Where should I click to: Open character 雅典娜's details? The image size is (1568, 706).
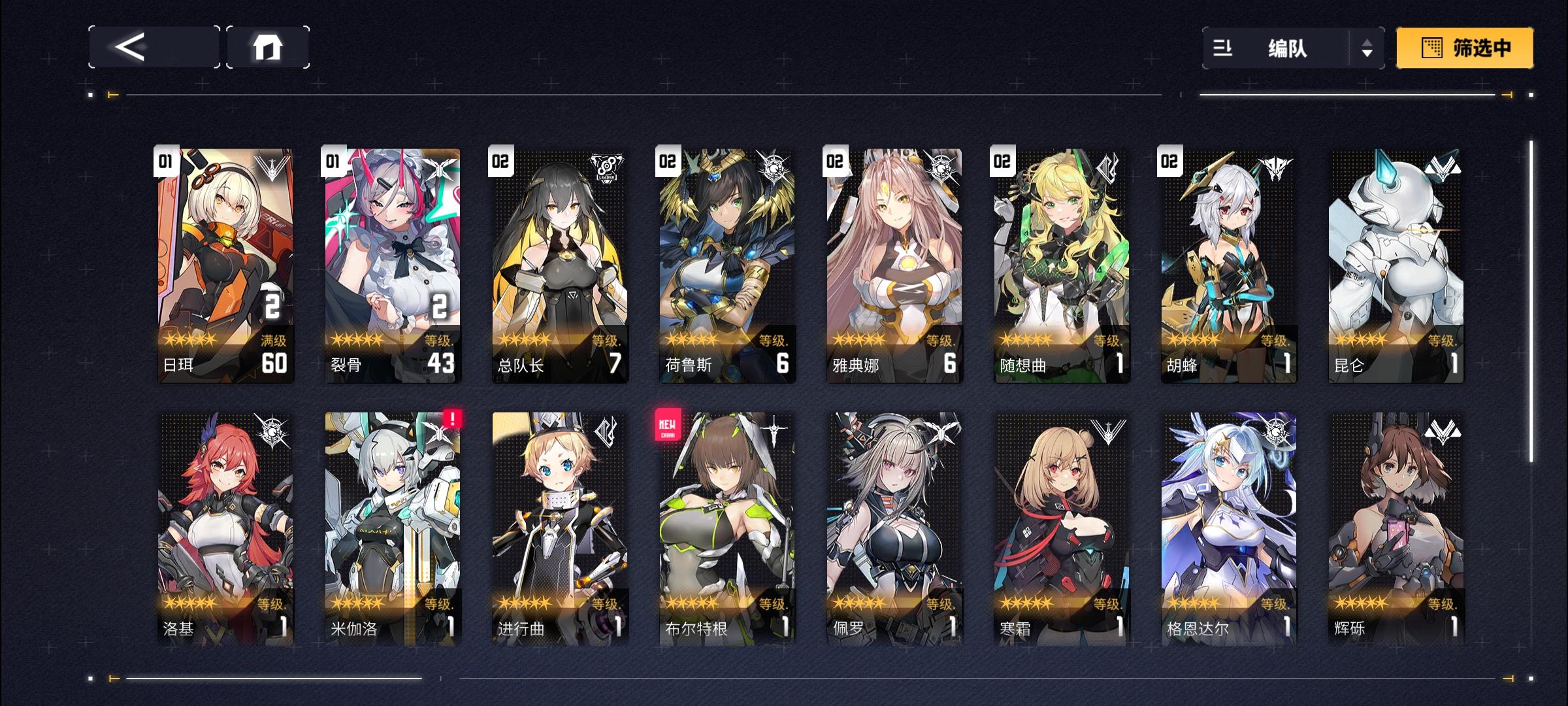pyautogui.click(x=894, y=261)
